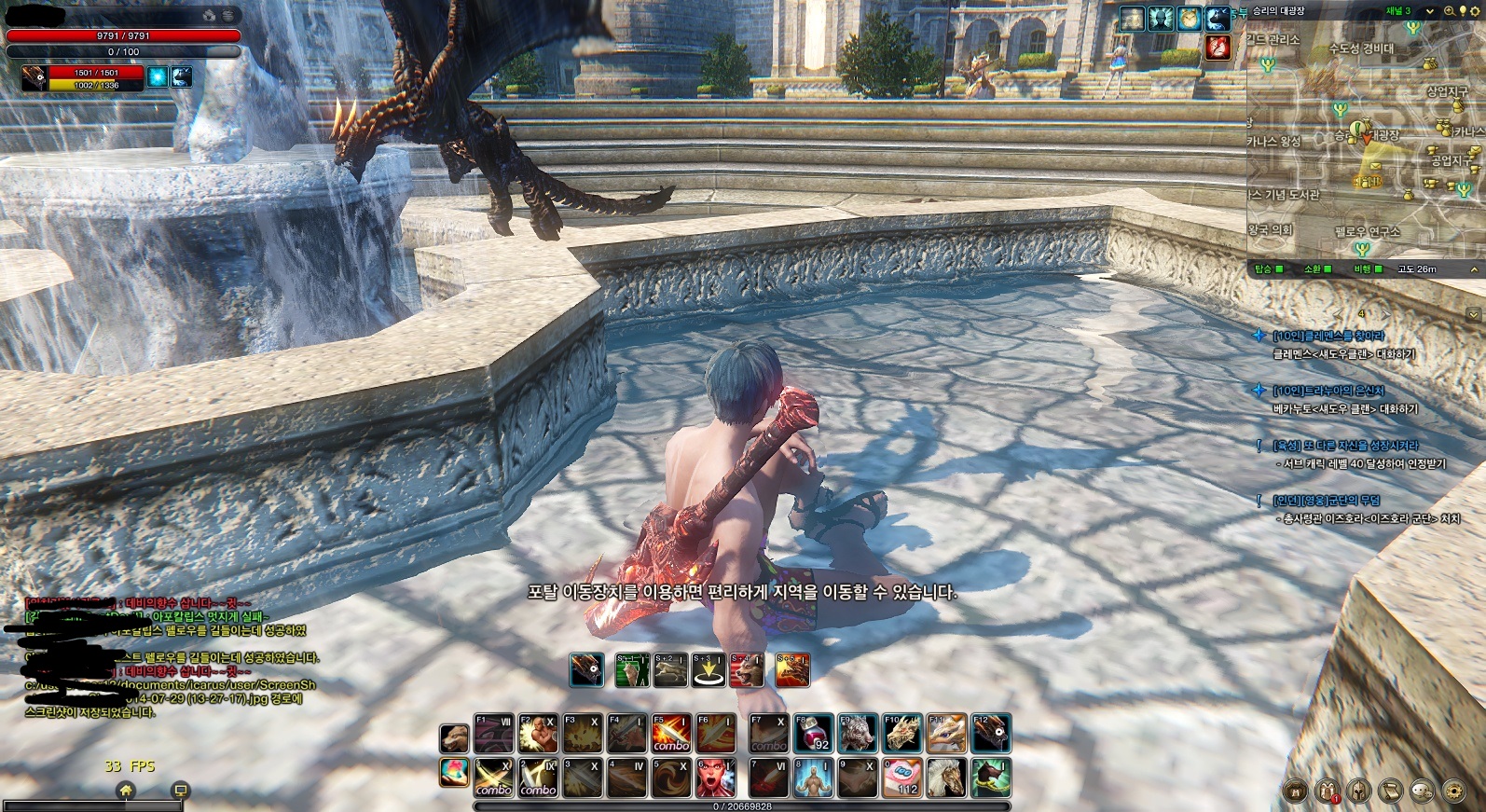Activate the screaming red face skill
The image size is (1486, 812).
click(715, 778)
